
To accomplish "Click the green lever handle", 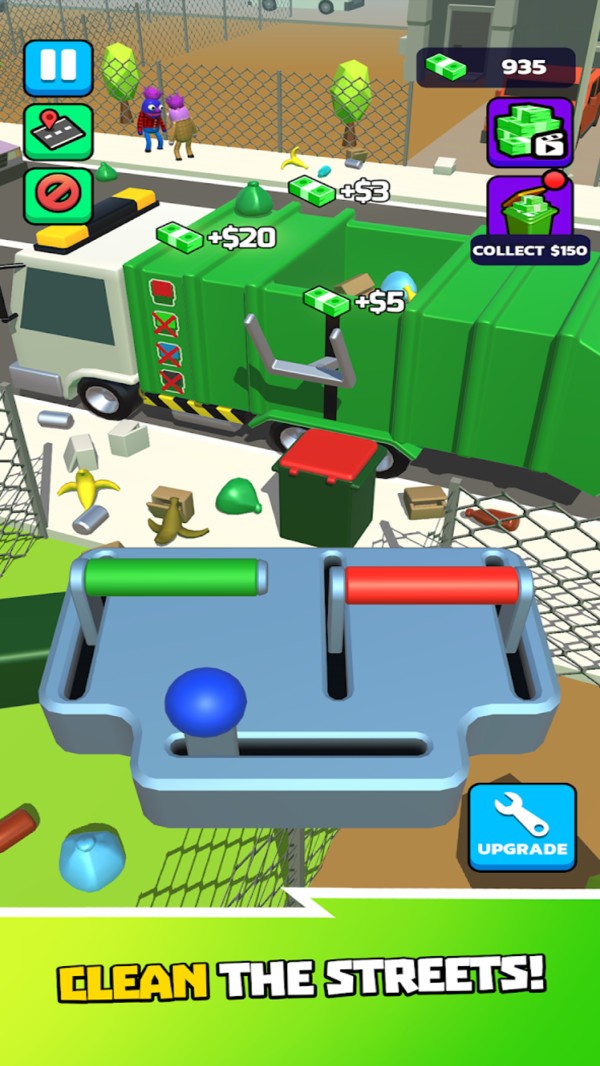I will click(x=174, y=576).
